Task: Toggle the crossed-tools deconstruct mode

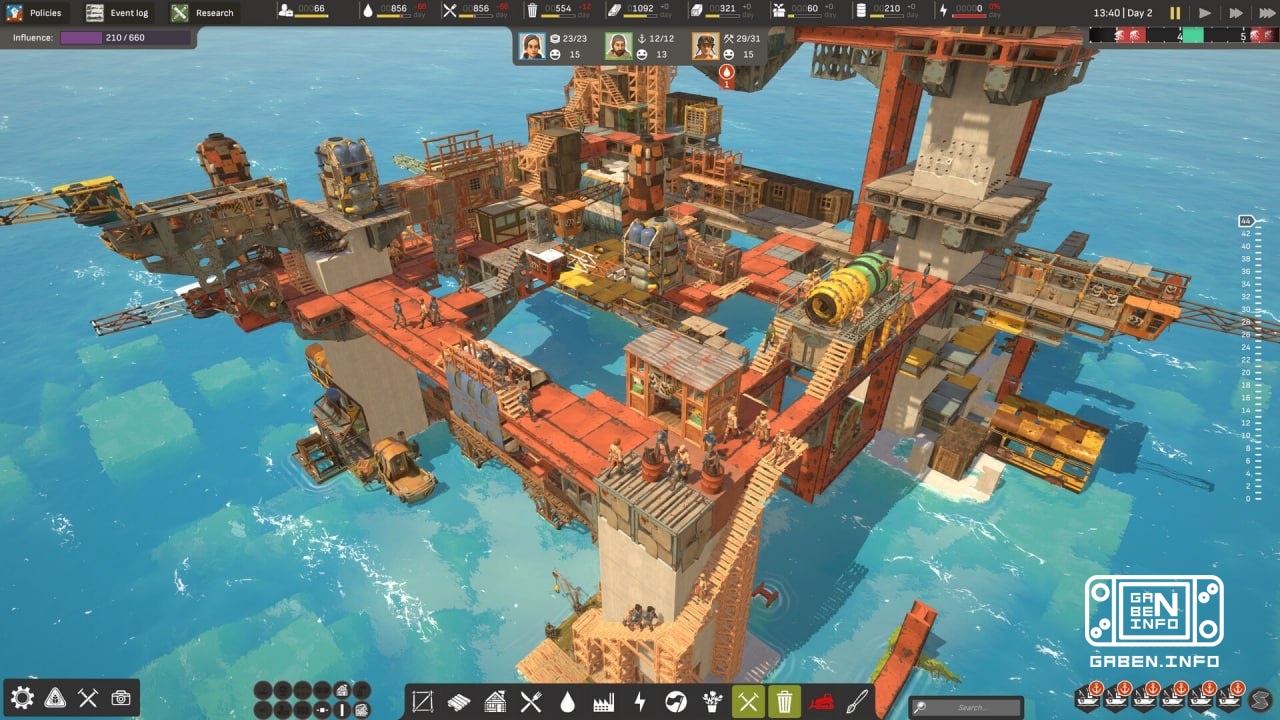Action: pos(746,702)
